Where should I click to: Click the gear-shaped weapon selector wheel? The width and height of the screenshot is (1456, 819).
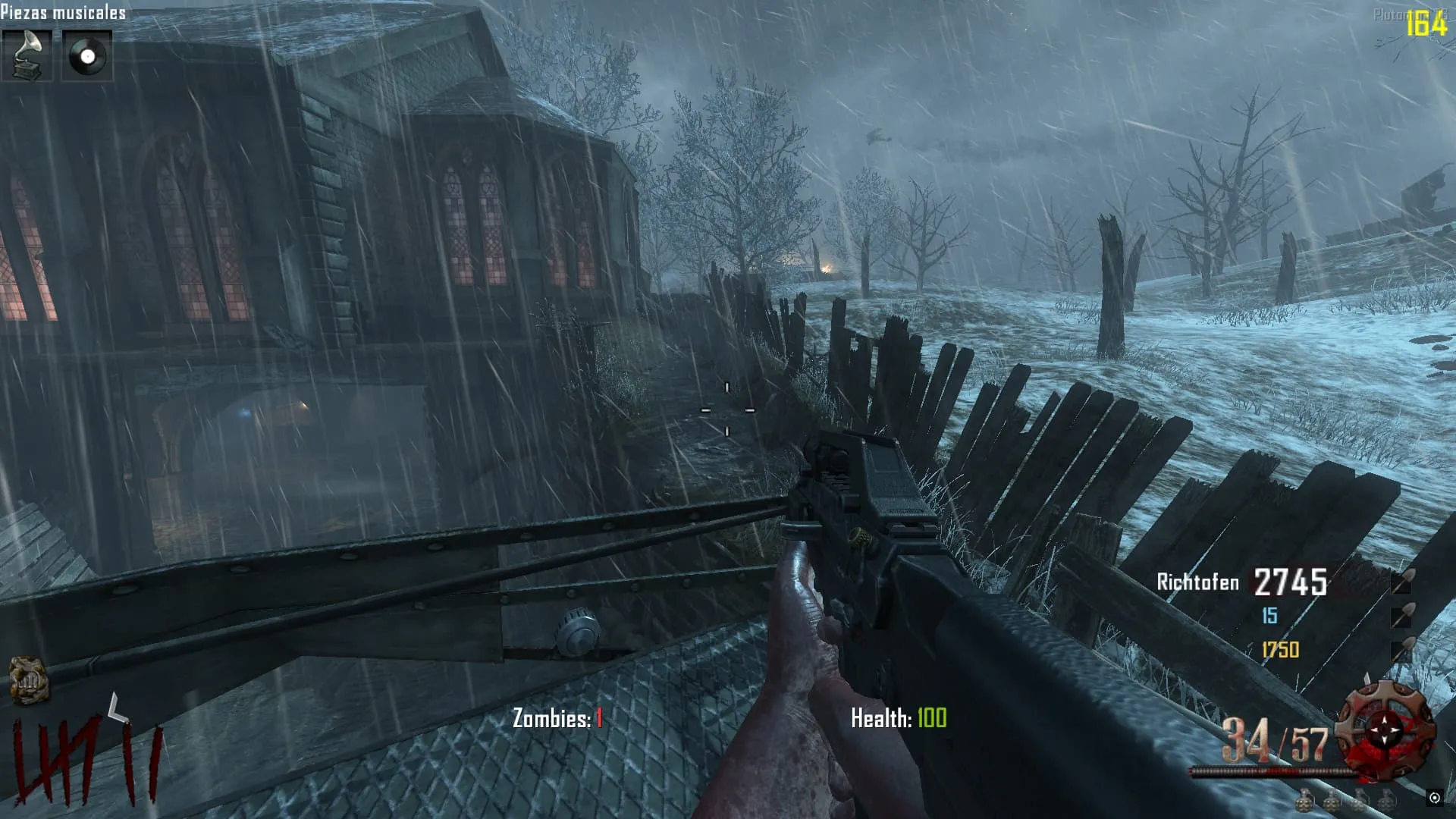(x=1385, y=730)
